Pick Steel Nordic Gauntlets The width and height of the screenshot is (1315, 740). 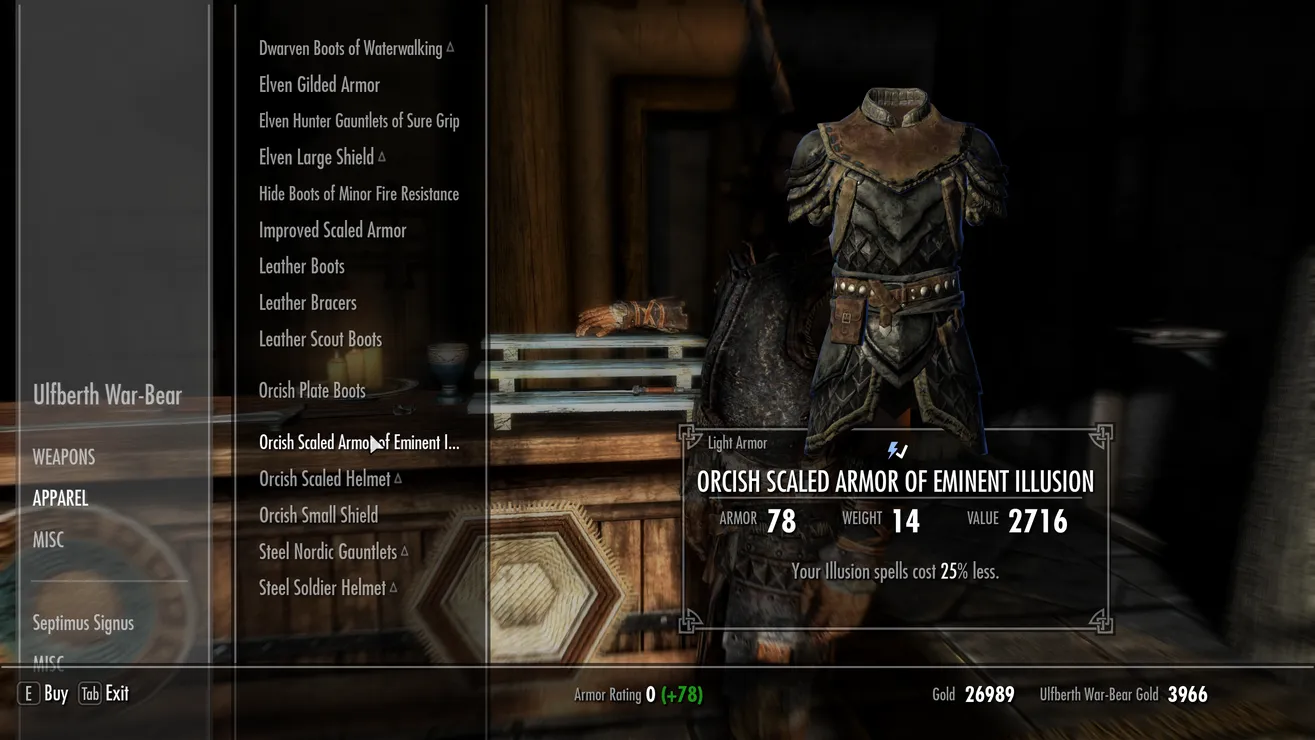coord(328,551)
